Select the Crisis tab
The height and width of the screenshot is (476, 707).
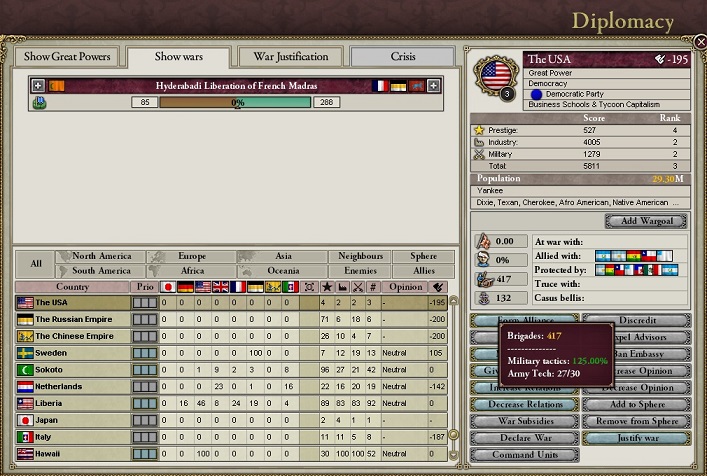click(x=403, y=56)
